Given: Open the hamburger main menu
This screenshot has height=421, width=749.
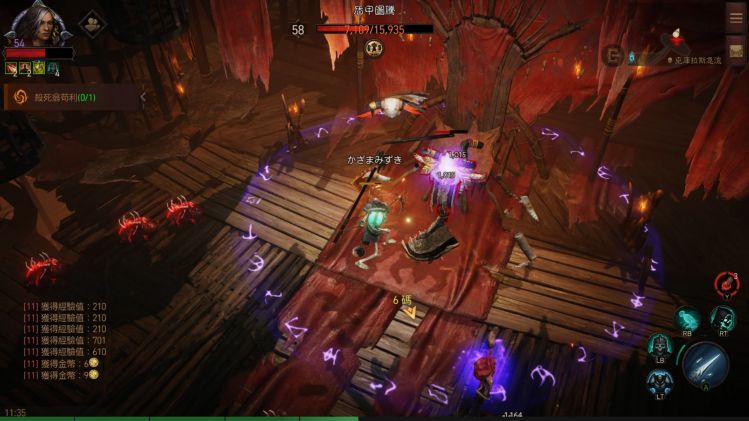Looking at the screenshot, I should (736, 17).
